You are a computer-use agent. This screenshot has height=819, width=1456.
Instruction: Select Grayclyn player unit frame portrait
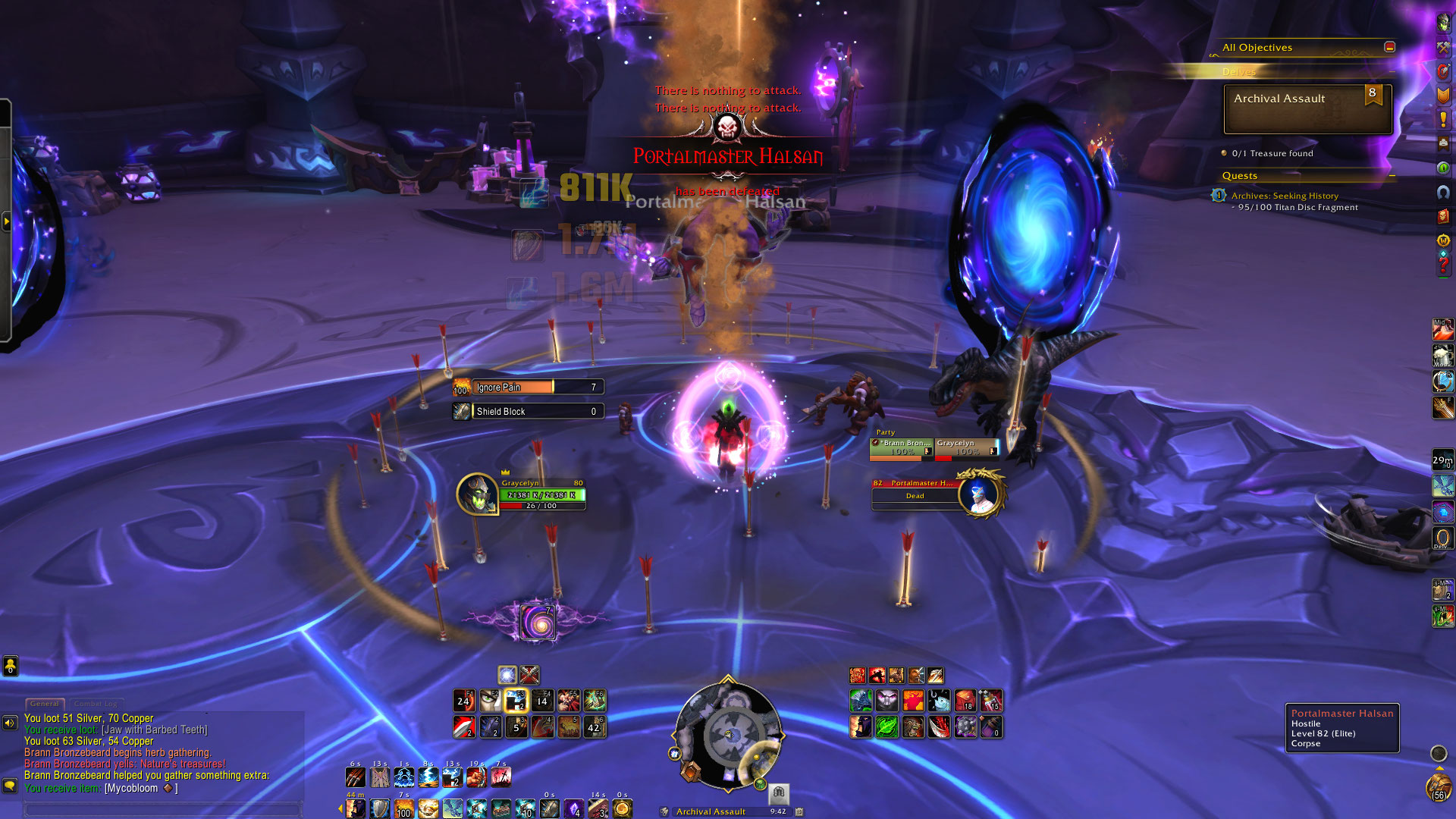coord(477,494)
